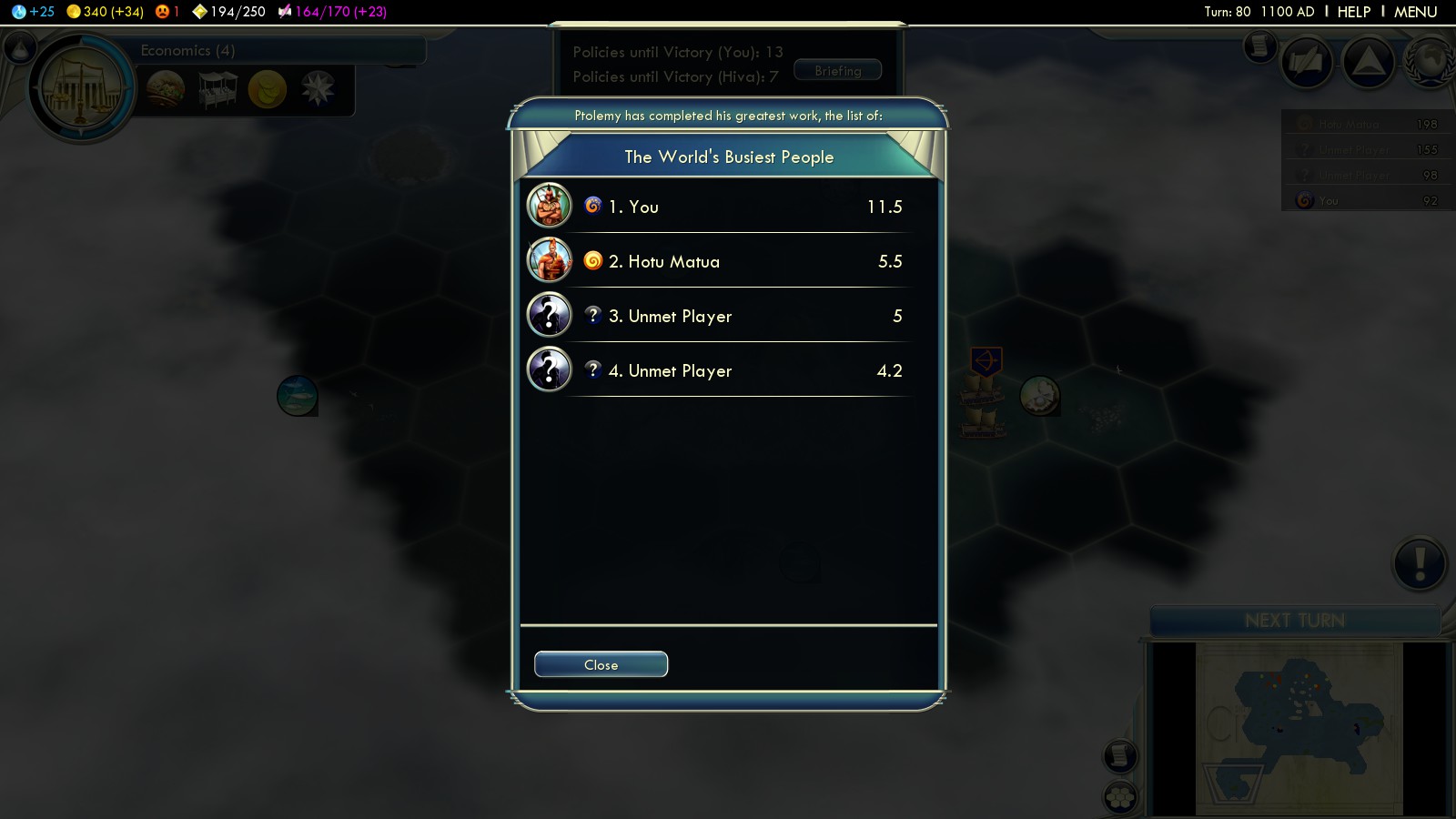Open the minimap flower options icon

[1120, 798]
